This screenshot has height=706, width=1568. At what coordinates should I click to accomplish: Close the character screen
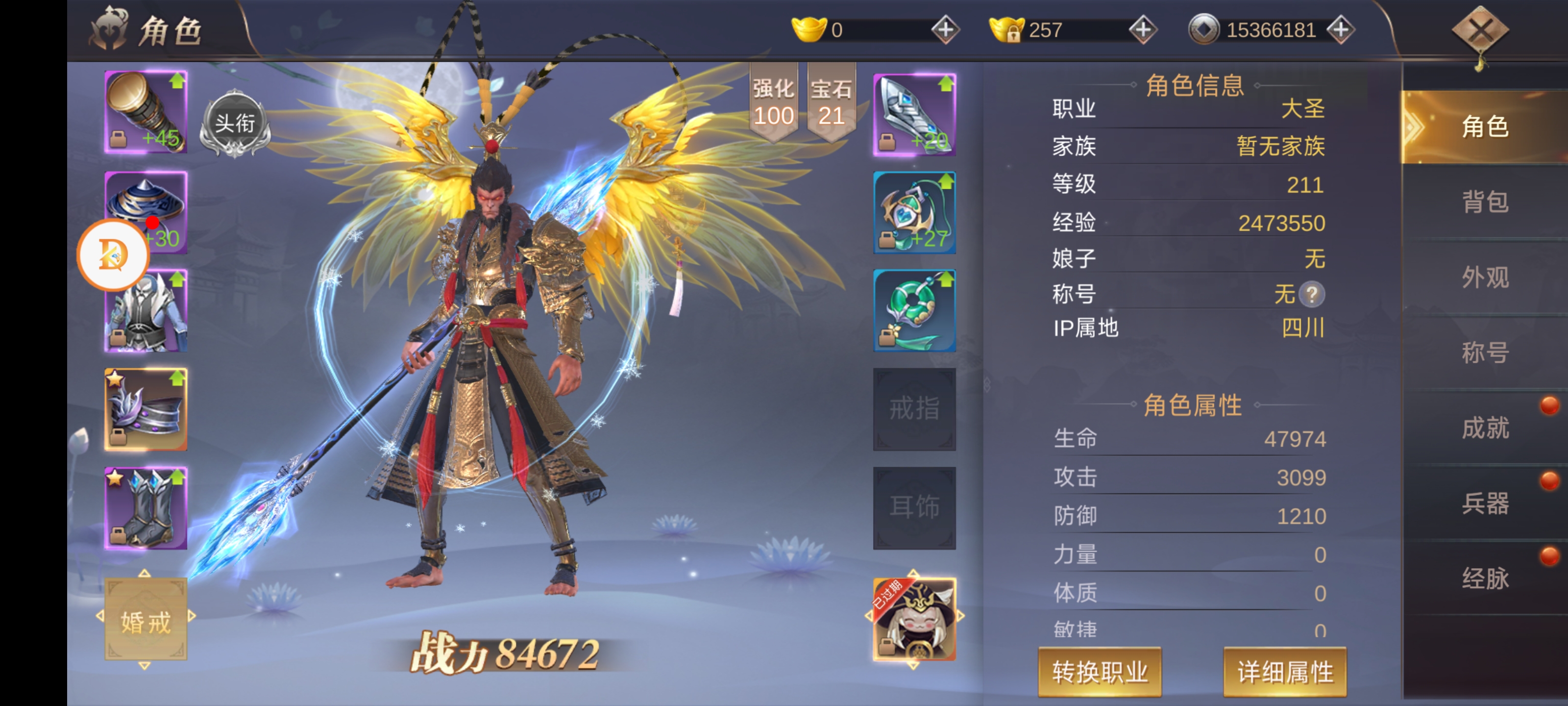(x=1480, y=30)
